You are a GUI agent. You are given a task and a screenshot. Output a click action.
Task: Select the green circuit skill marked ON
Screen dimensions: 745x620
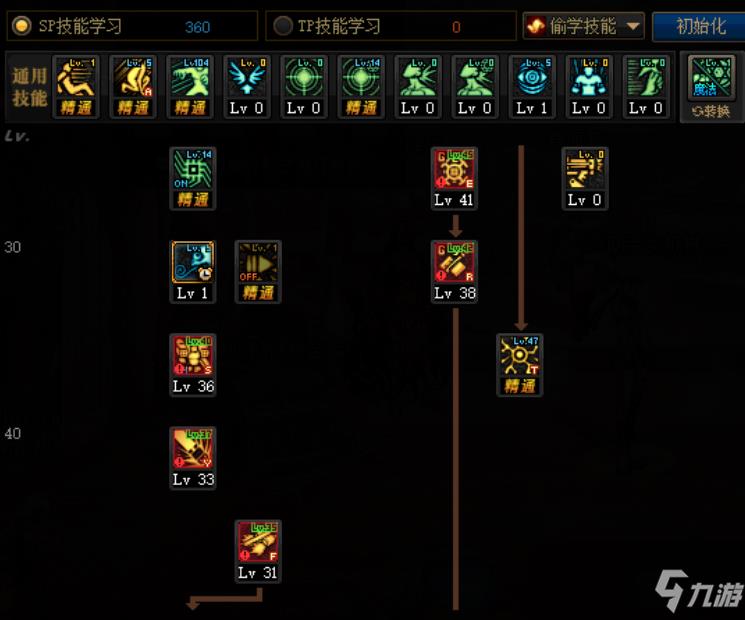coord(192,170)
